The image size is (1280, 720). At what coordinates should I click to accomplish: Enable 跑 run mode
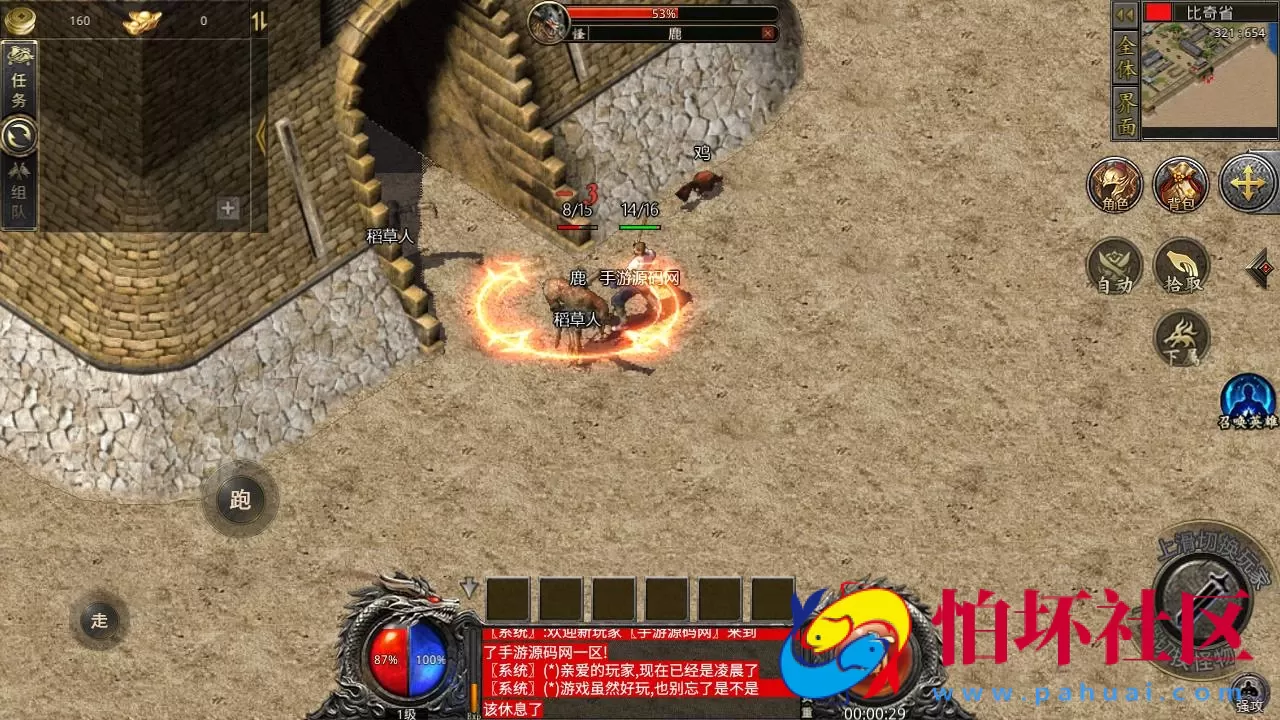point(239,501)
